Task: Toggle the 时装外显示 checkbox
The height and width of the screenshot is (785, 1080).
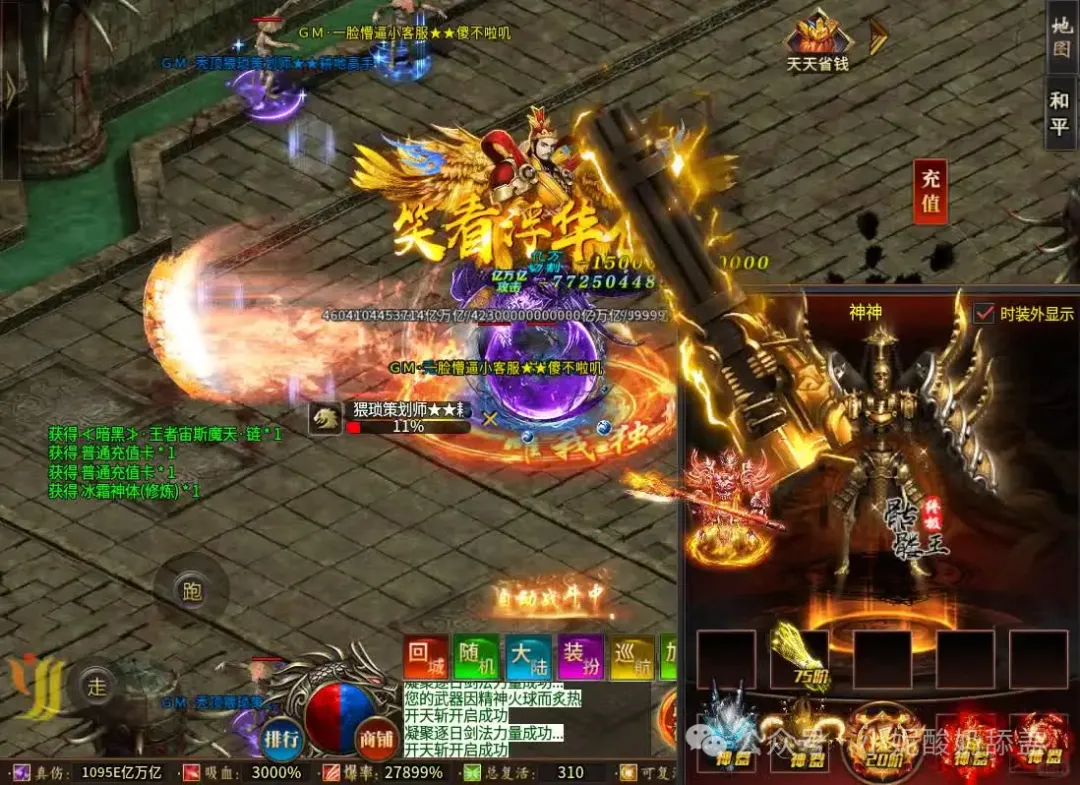Action: [x=984, y=313]
